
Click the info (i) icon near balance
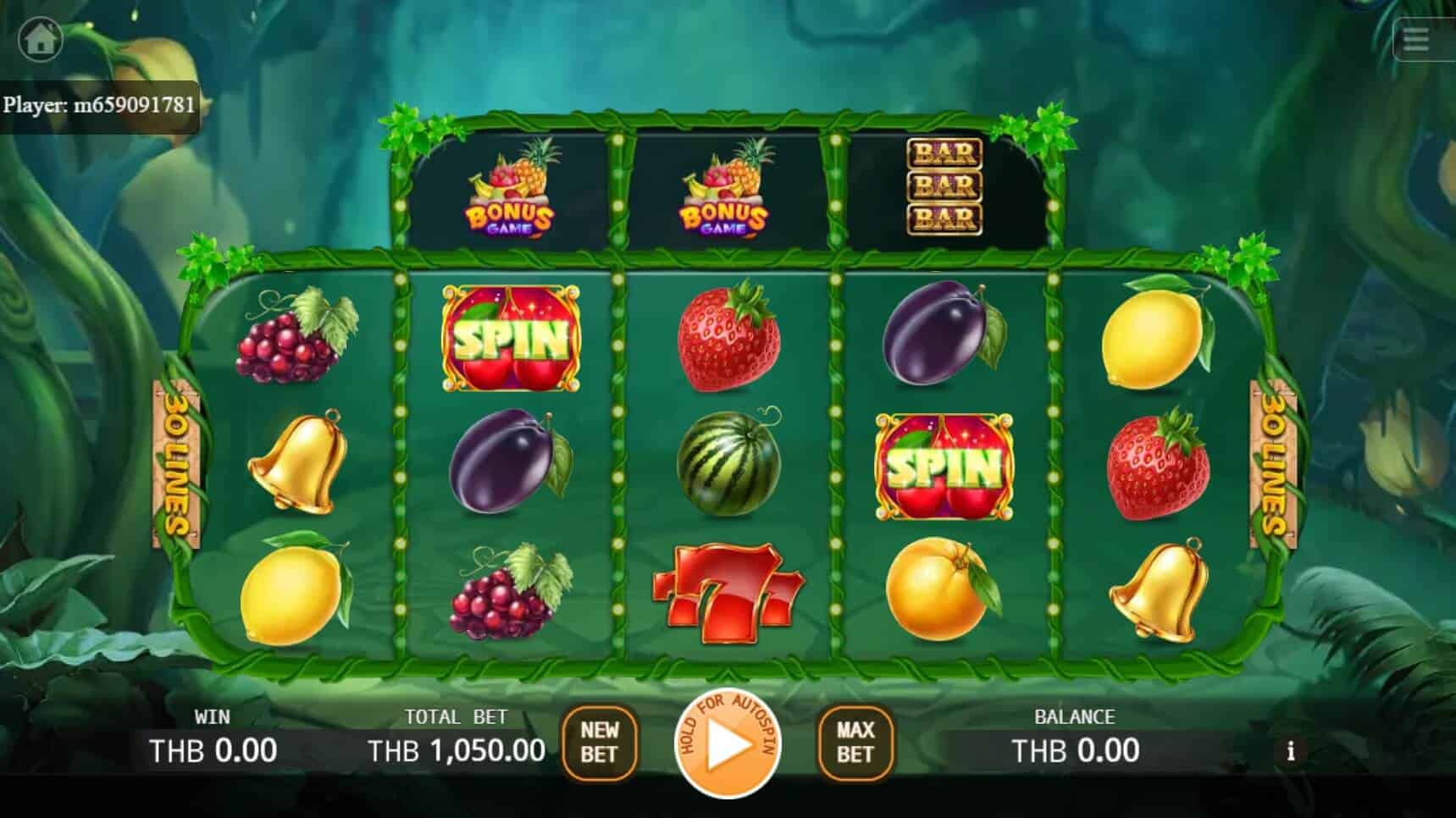pyautogui.click(x=1291, y=750)
